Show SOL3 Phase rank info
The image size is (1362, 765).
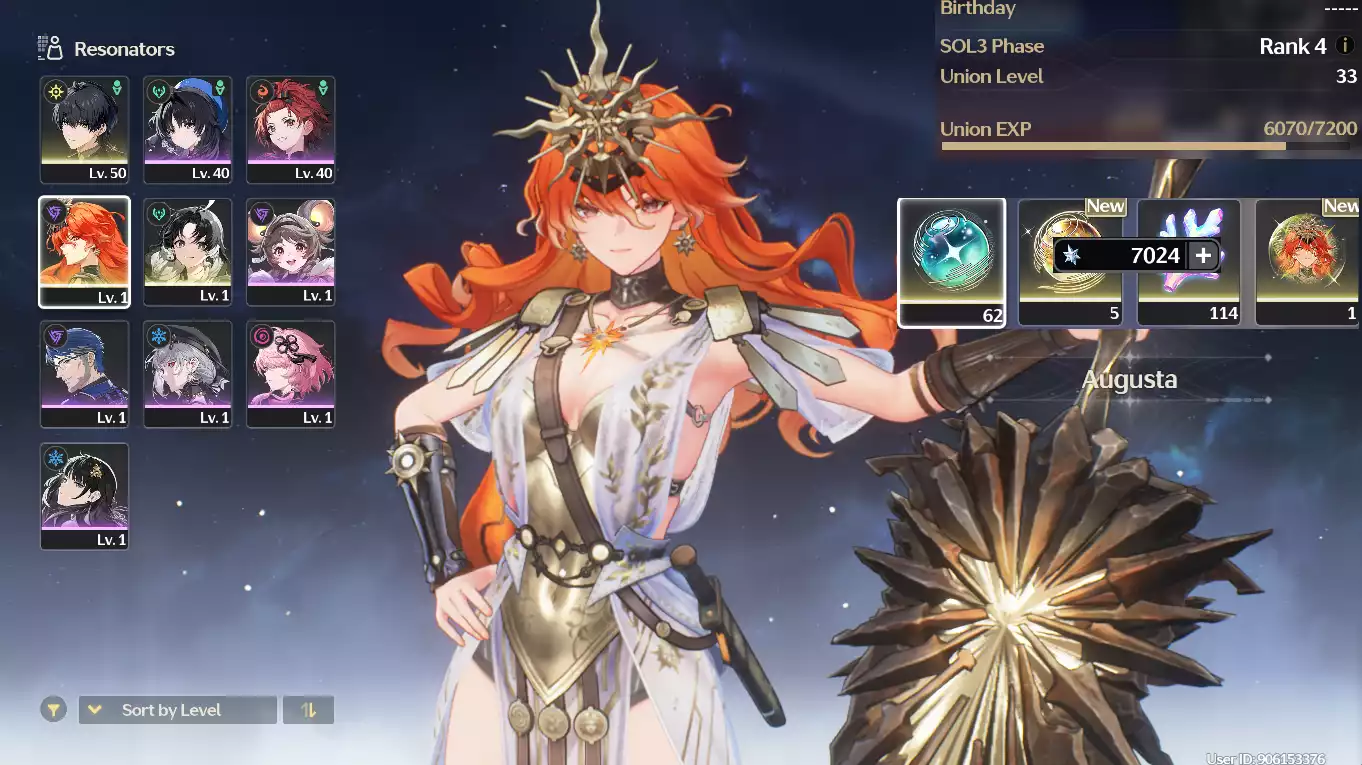[1346, 46]
